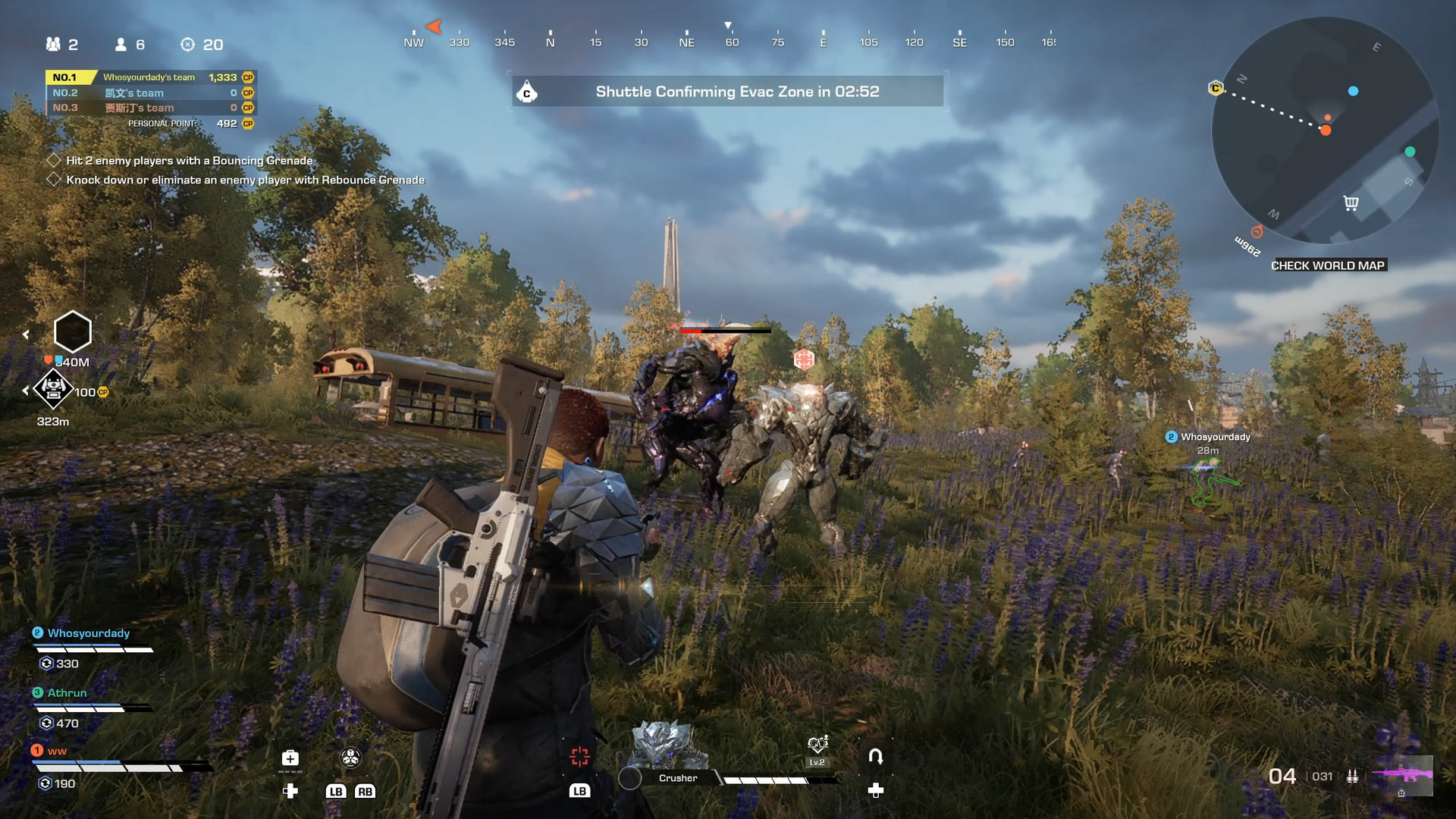Select teammate Whosyourdady in squad list
This screenshot has width=1456, height=819.
[89, 633]
